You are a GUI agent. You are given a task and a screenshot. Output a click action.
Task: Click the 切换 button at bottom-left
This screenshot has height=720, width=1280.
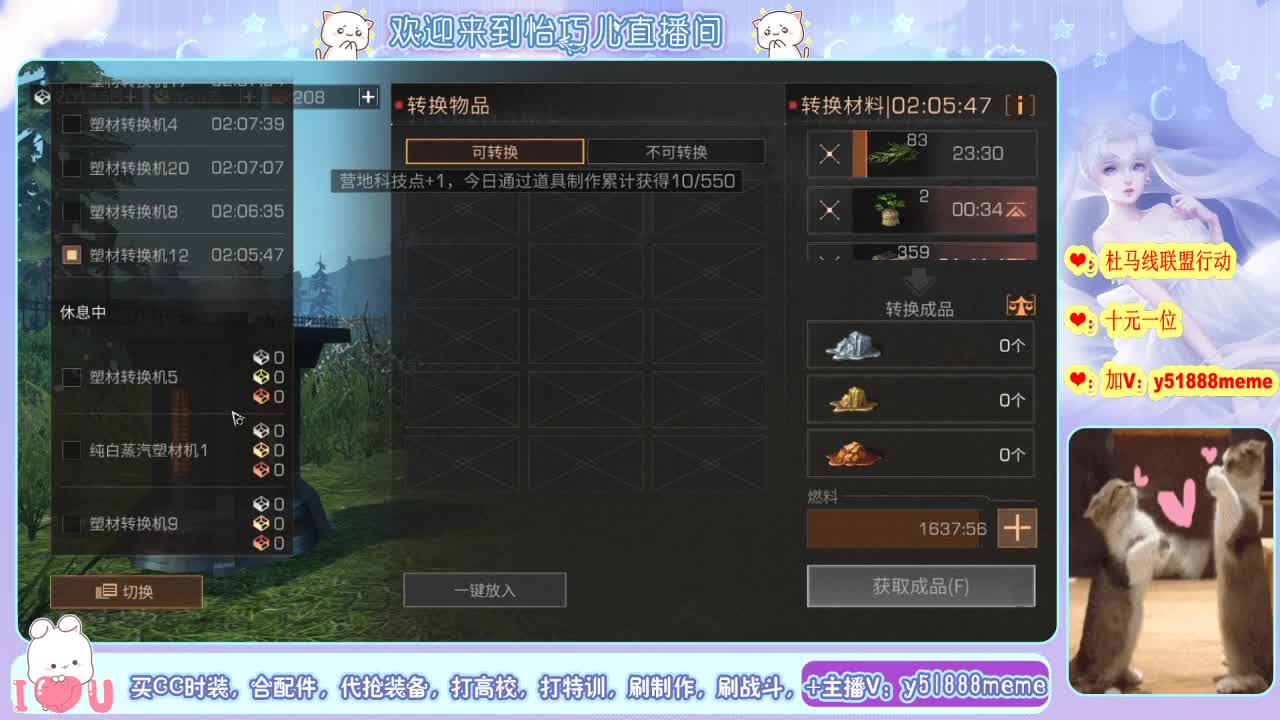click(x=126, y=591)
